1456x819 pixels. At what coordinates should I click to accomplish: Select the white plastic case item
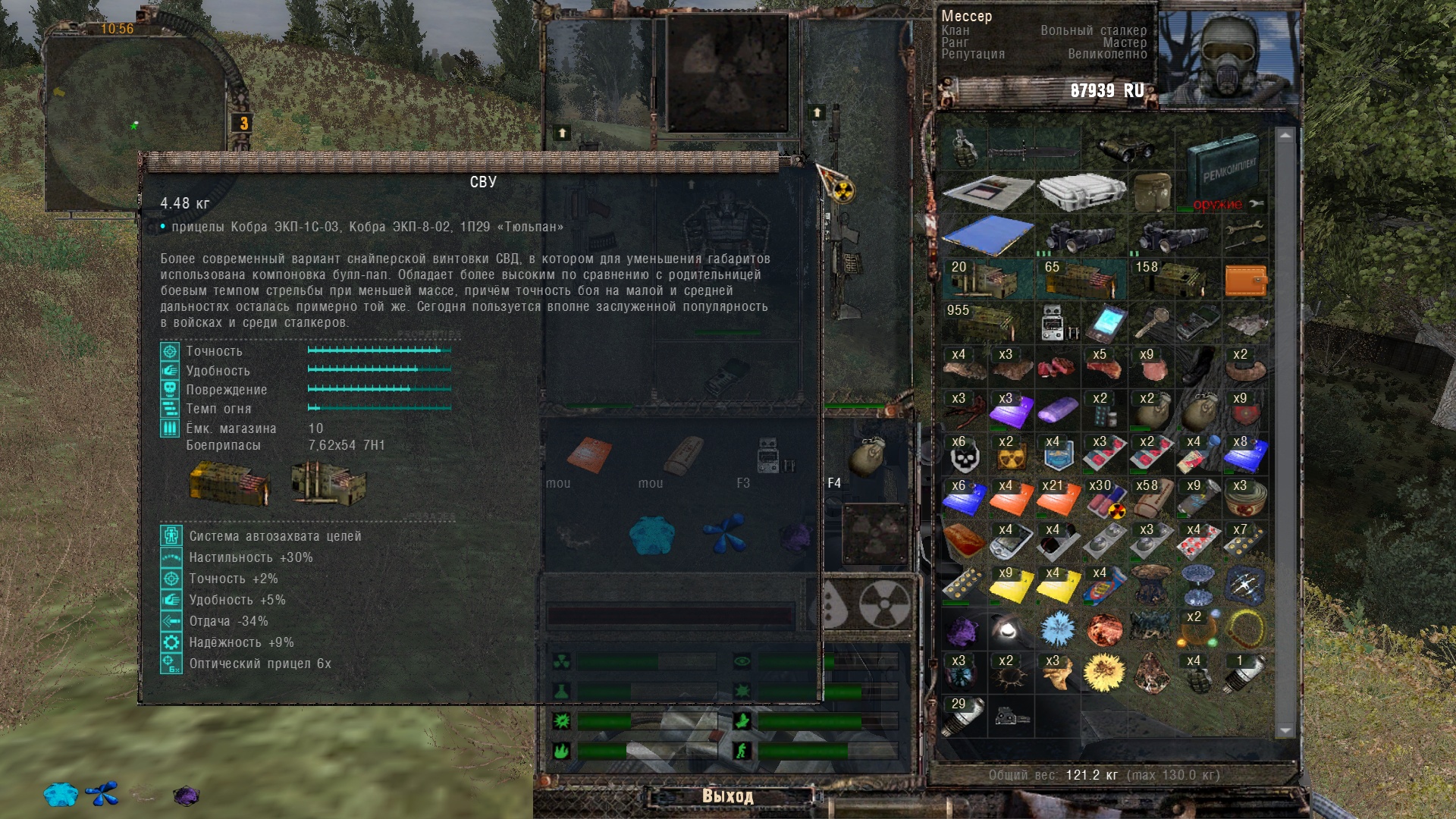pos(1080,191)
